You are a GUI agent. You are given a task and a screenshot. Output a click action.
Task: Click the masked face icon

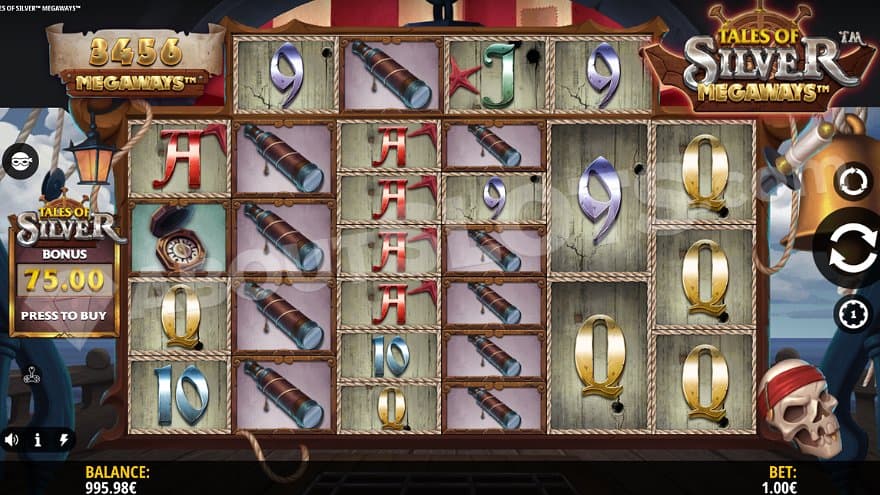coord(19,160)
